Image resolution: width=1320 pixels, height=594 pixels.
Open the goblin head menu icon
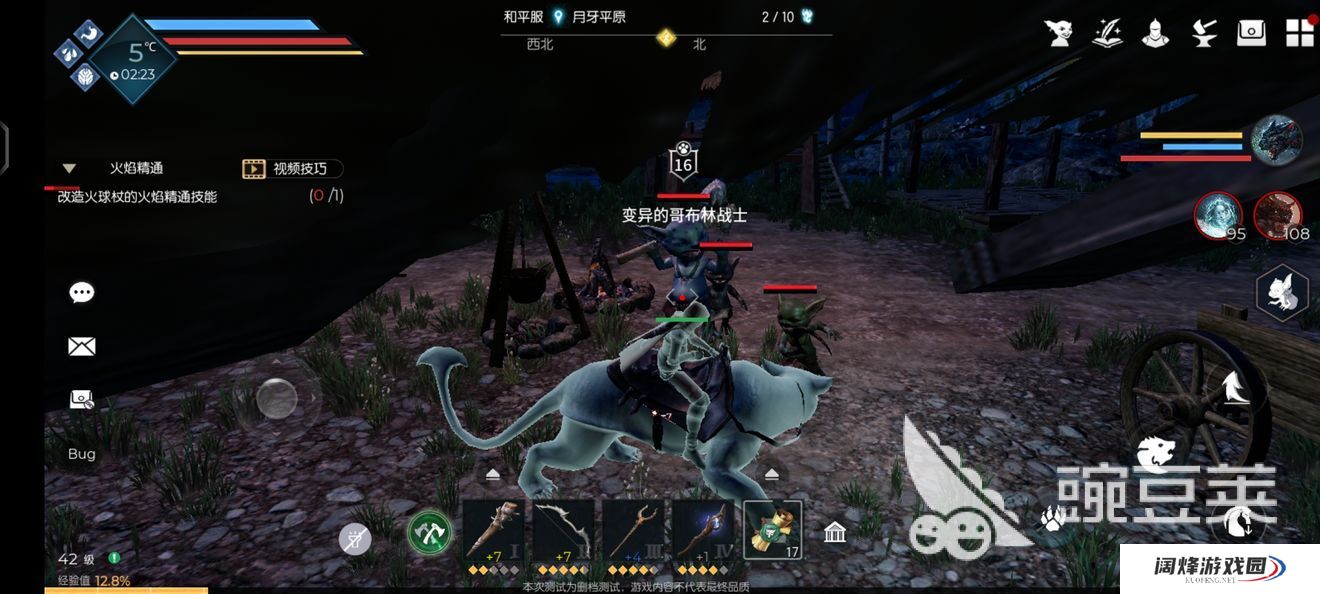pyautogui.click(x=1059, y=33)
